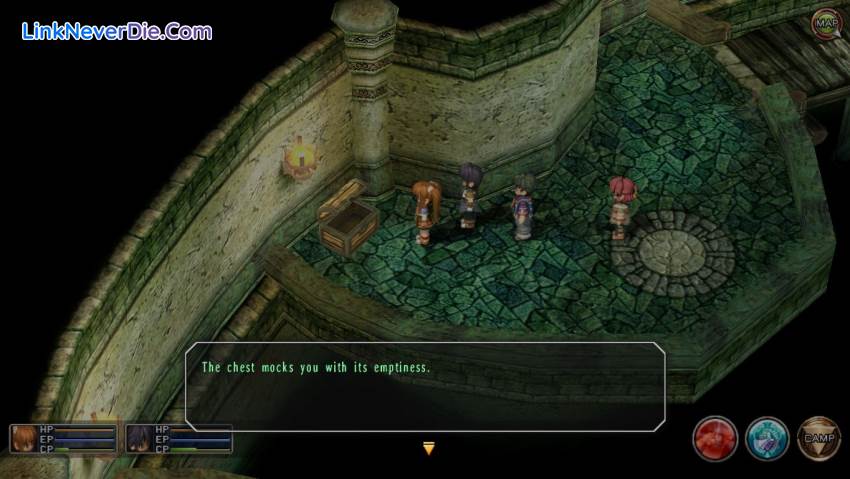Select the dark-haired party member portrait
850x479 pixels.
pos(139,438)
